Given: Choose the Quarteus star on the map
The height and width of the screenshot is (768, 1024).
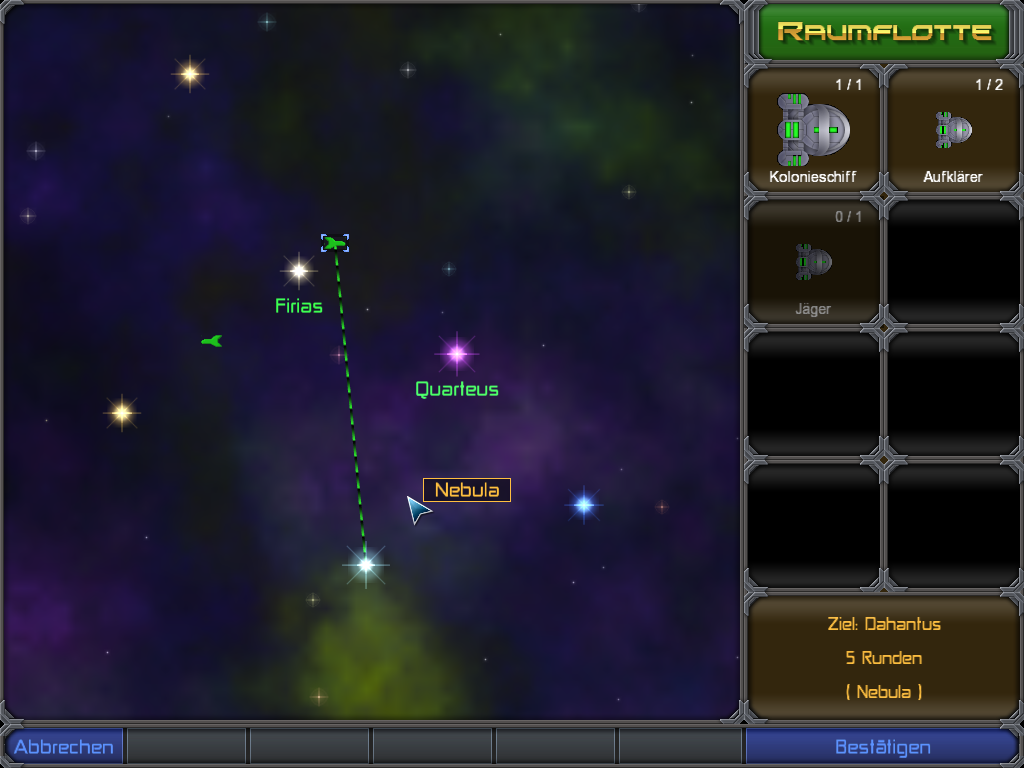Looking at the screenshot, I should pos(457,353).
